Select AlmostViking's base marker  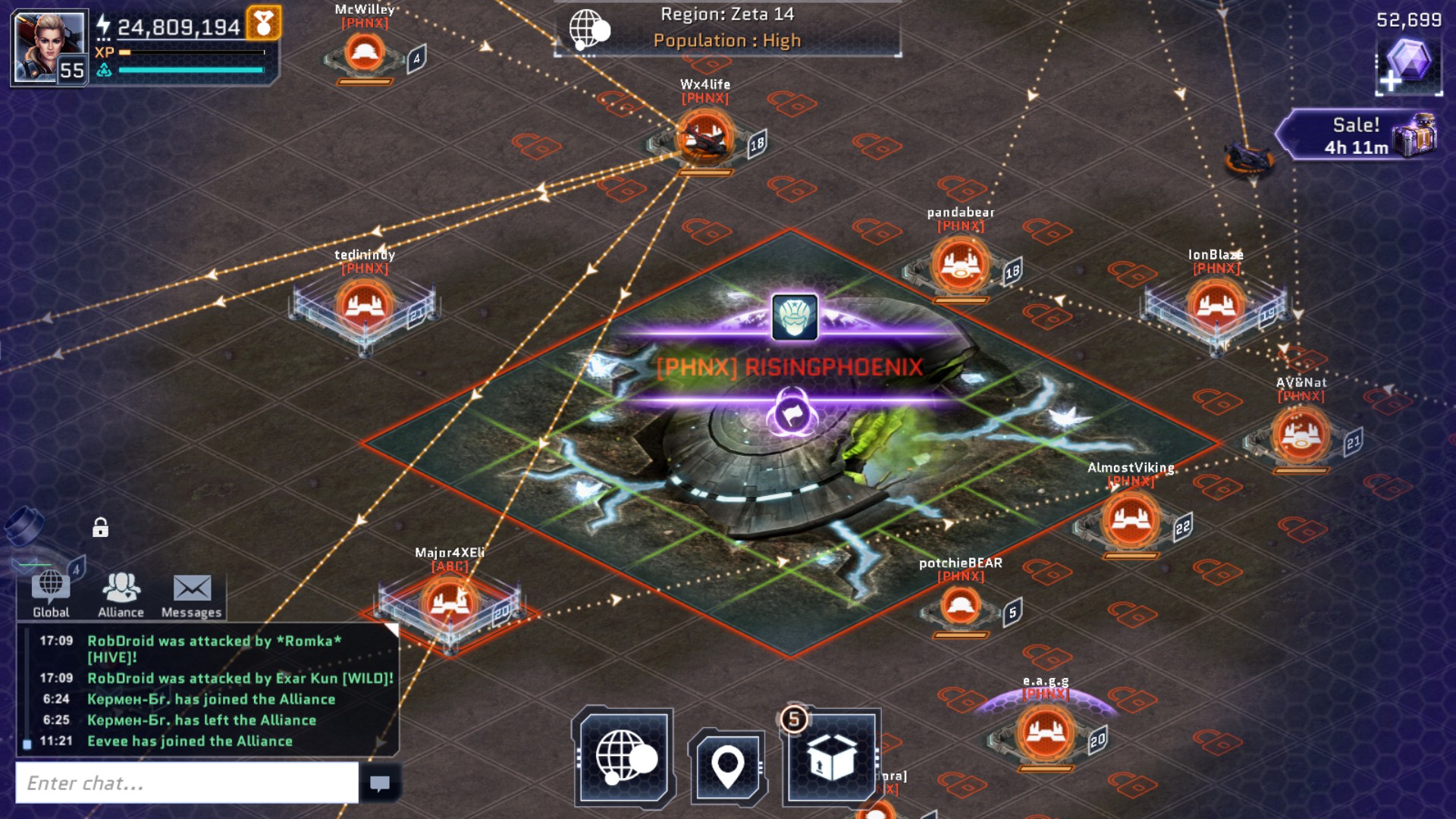tap(1130, 520)
